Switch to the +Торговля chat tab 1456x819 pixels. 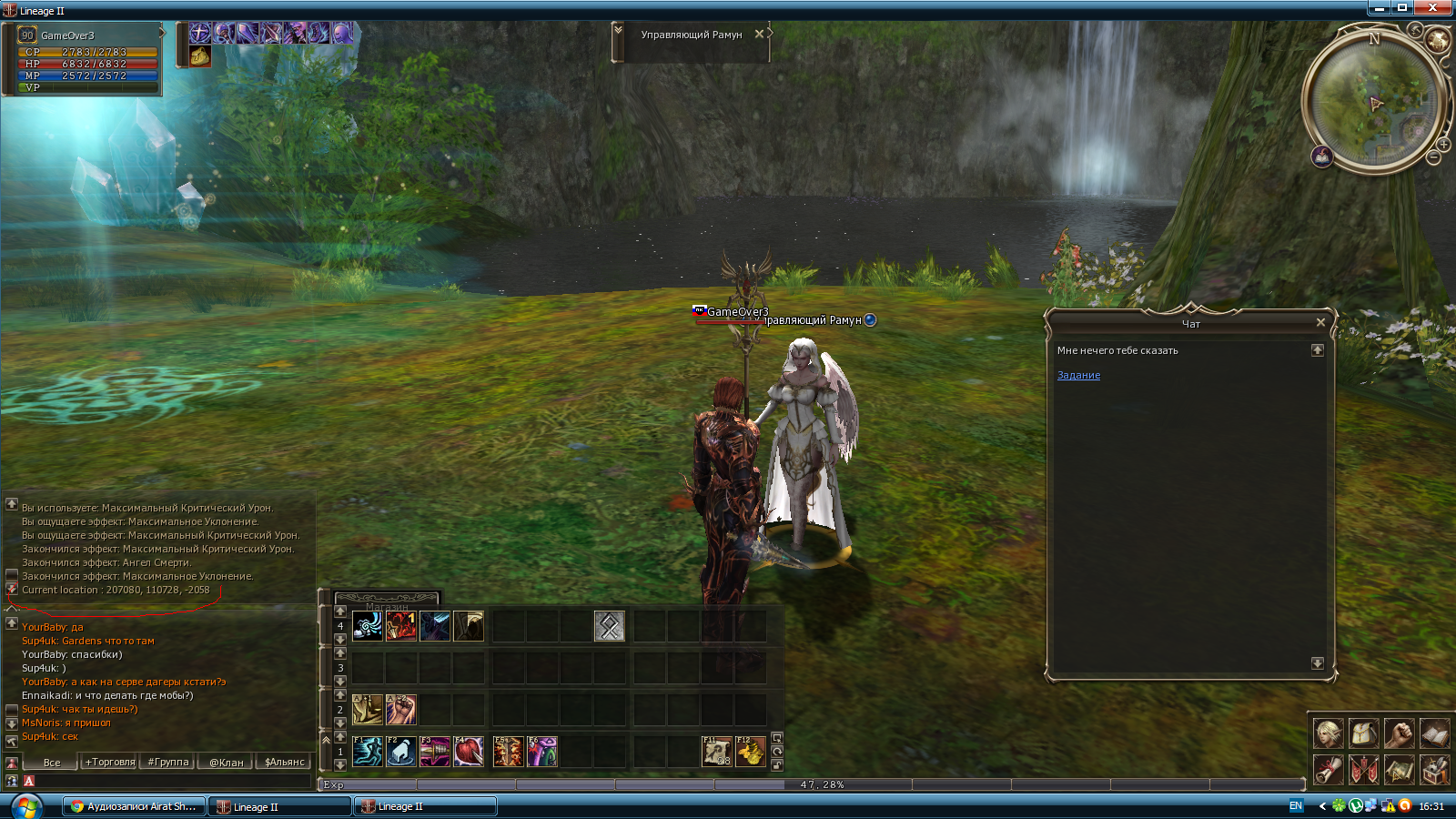click(x=110, y=762)
